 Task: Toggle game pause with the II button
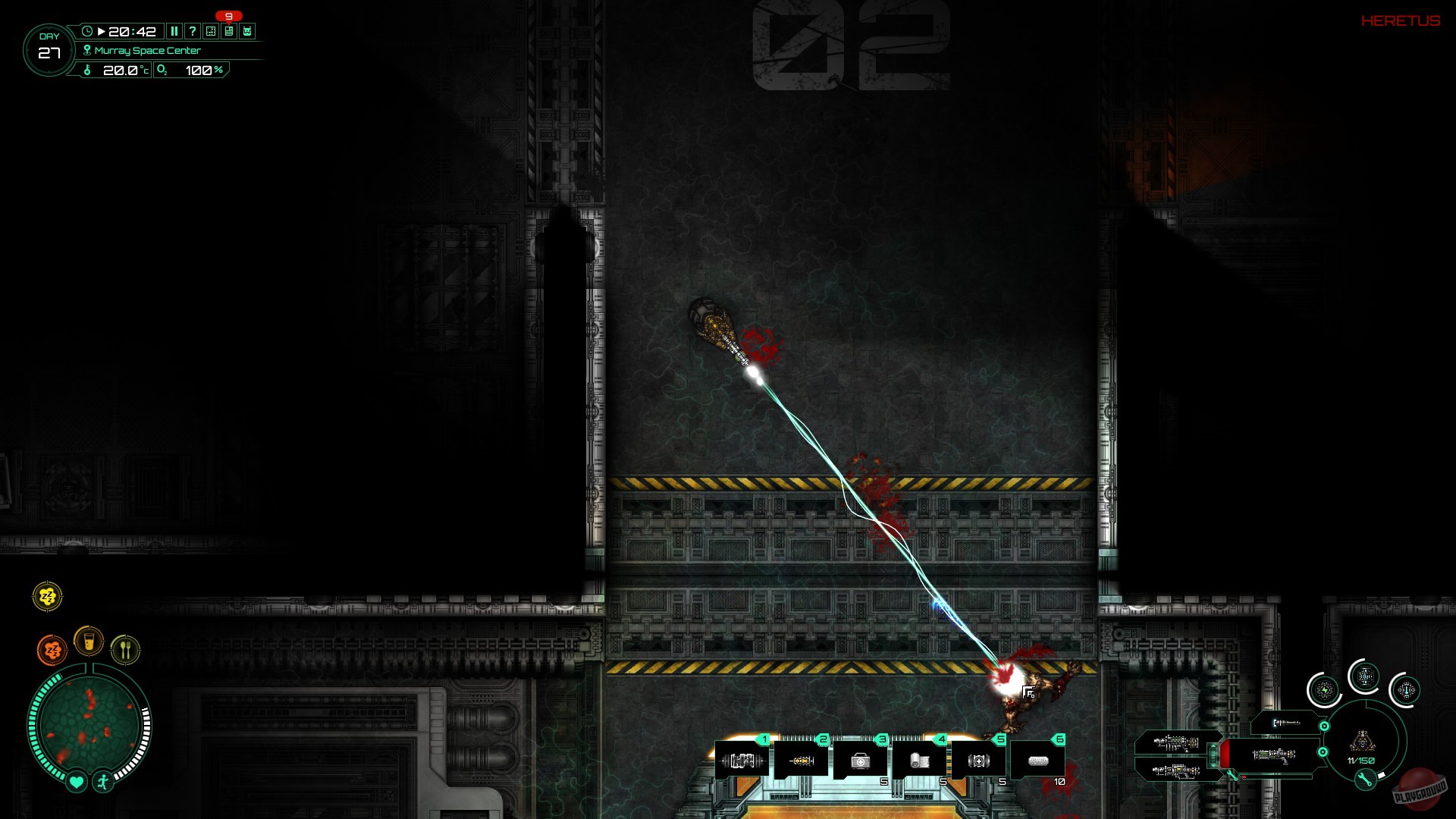coord(175,31)
